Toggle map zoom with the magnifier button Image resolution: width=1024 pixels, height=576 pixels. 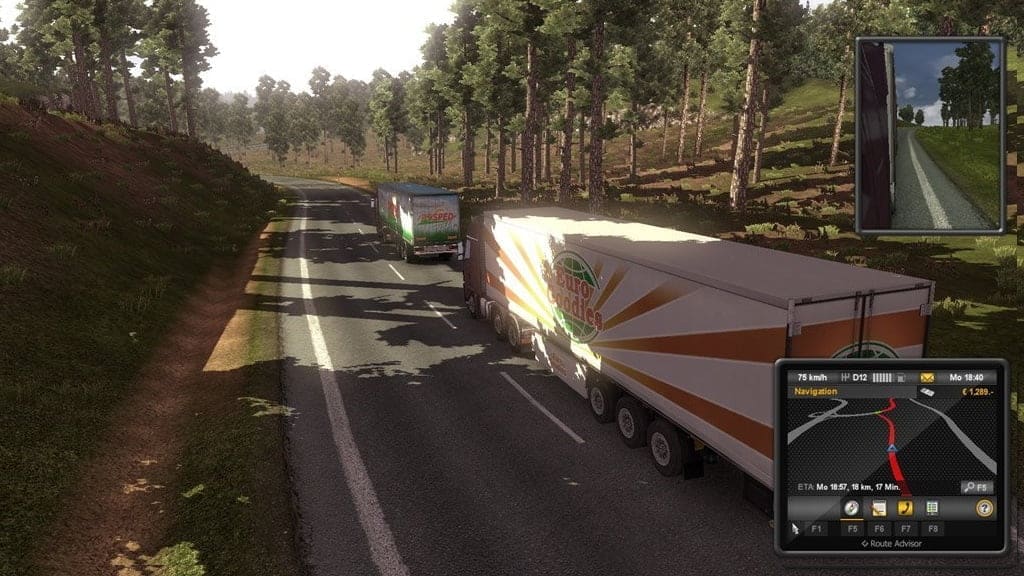click(x=976, y=487)
